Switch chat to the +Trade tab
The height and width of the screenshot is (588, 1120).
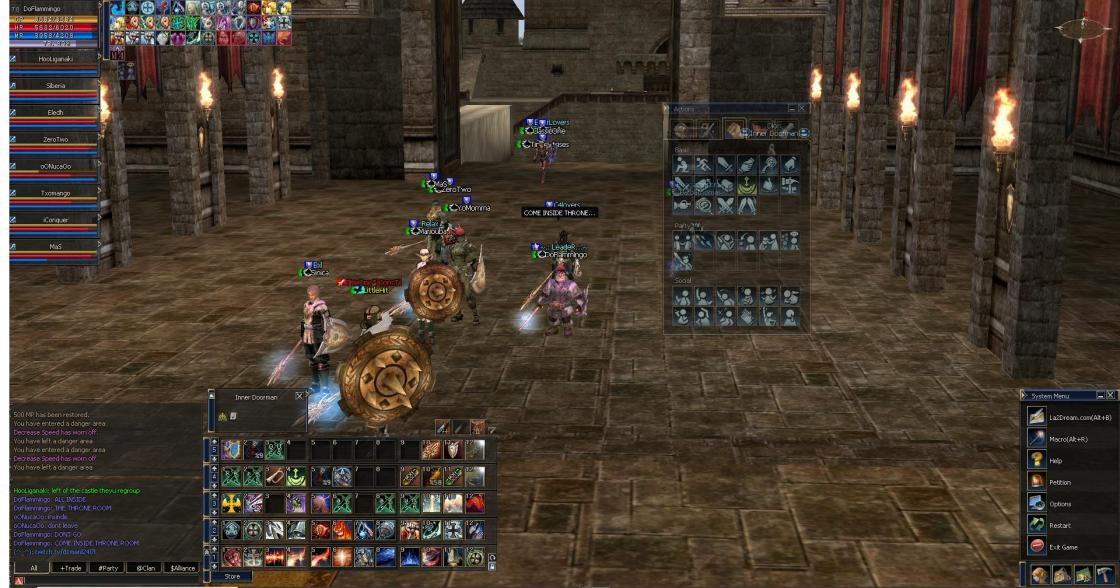tap(69, 567)
